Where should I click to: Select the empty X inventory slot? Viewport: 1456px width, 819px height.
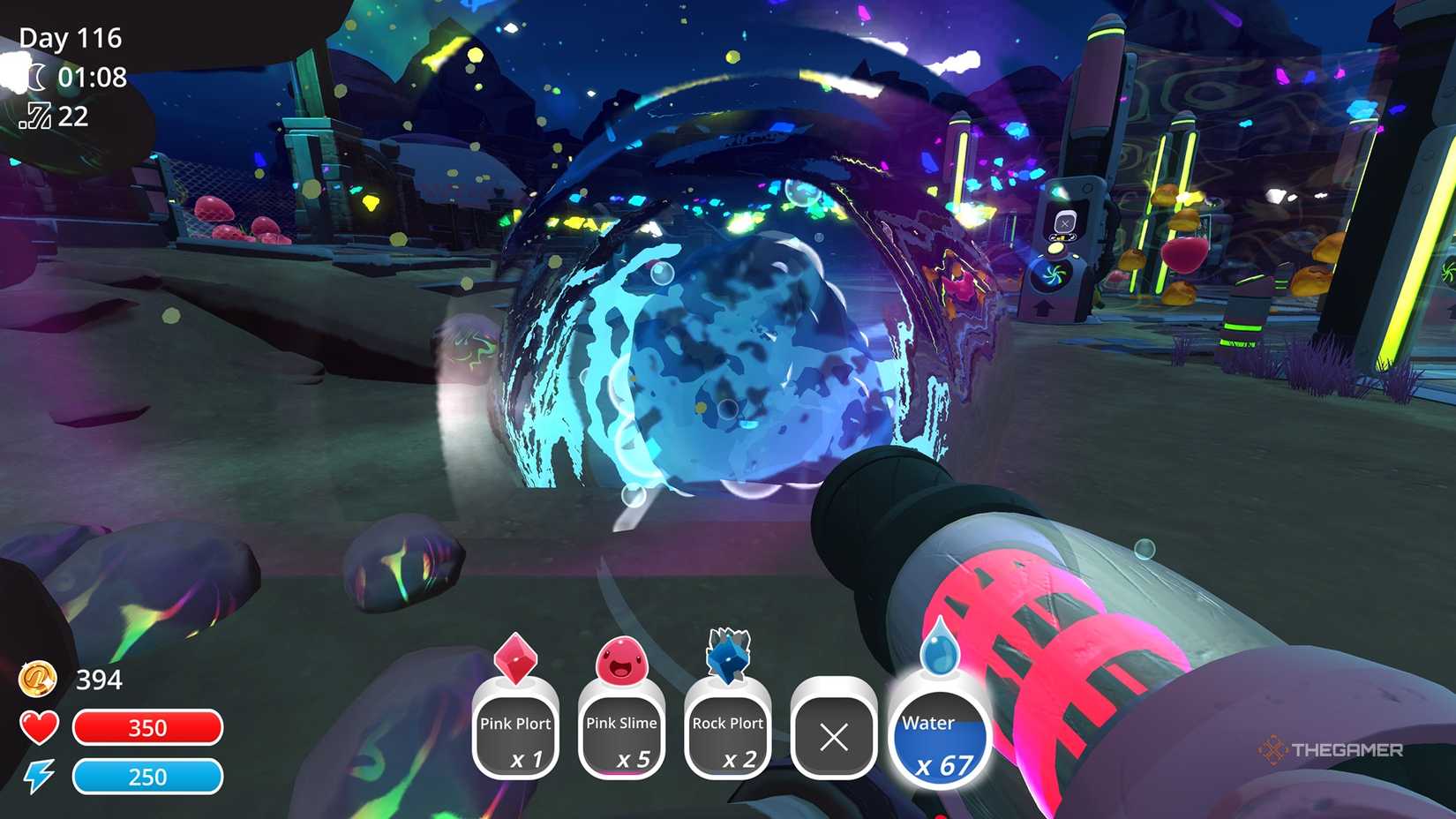click(x=833, y=735)
